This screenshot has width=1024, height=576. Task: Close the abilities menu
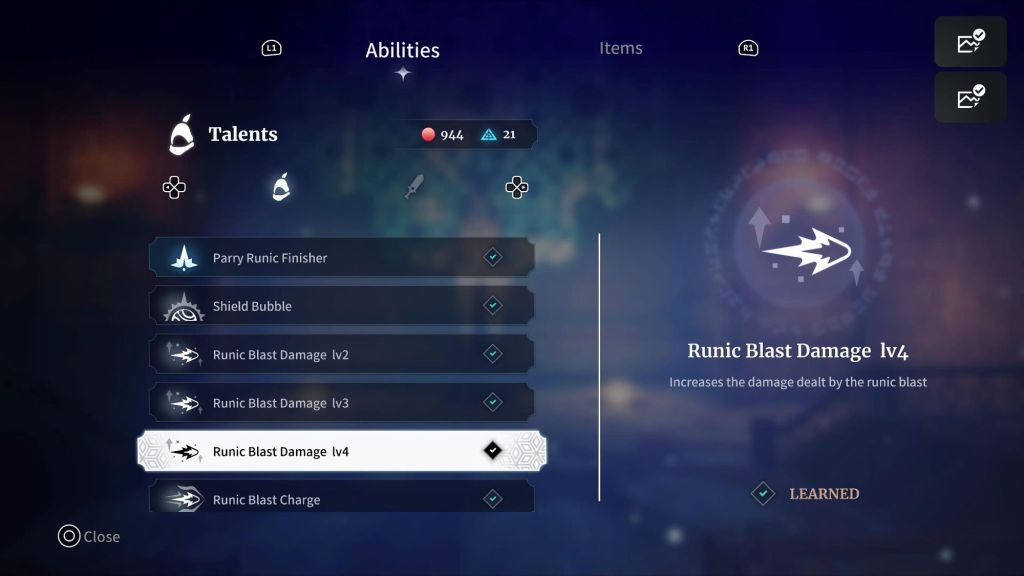(89, 537)
